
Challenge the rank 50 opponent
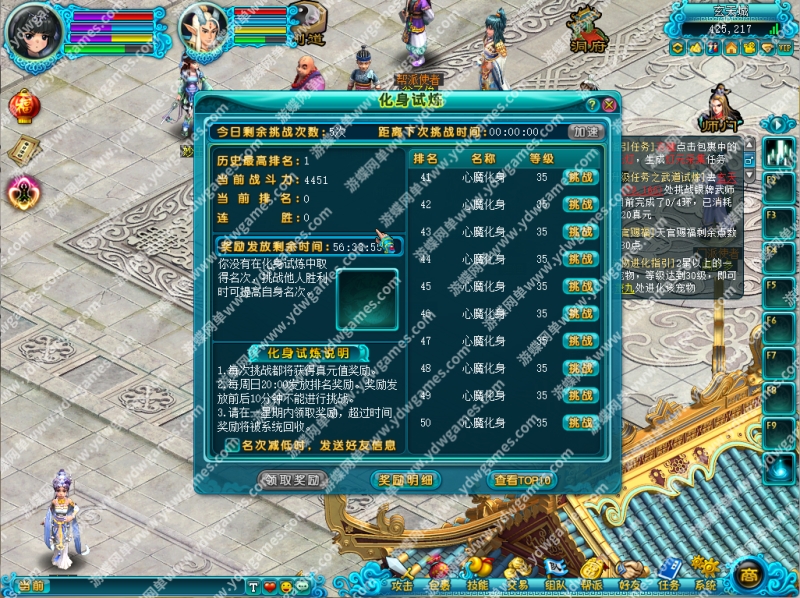coord(580,422)
